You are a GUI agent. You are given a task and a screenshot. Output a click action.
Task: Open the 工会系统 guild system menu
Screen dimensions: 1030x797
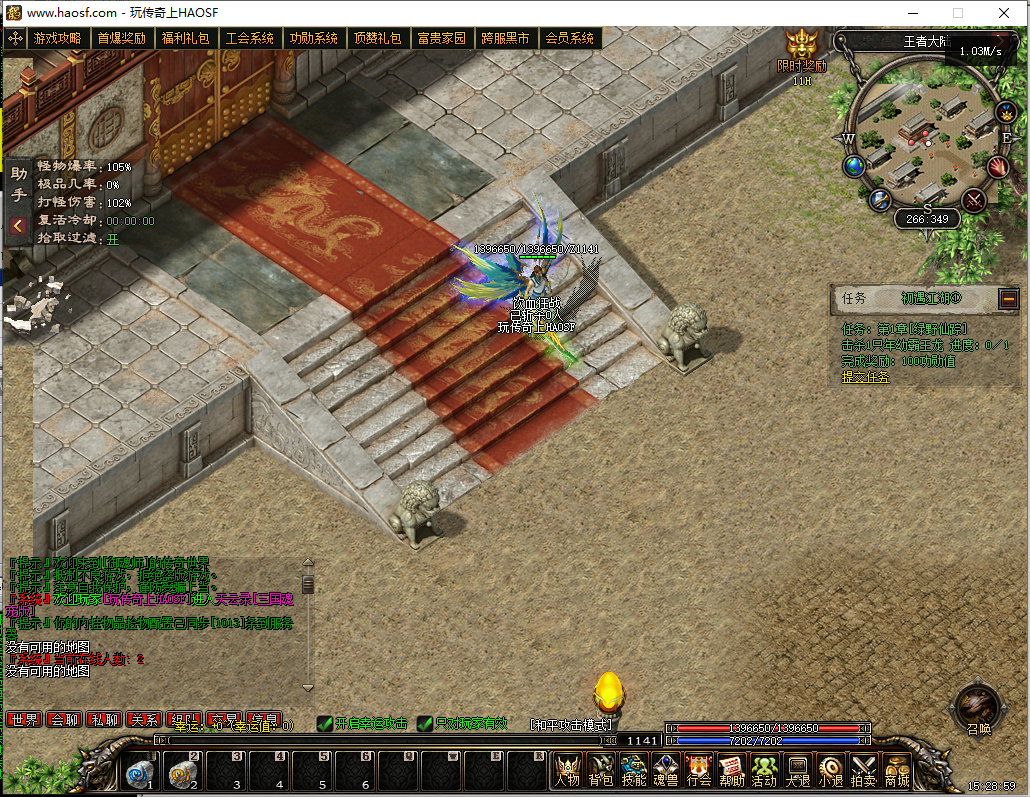249,39
